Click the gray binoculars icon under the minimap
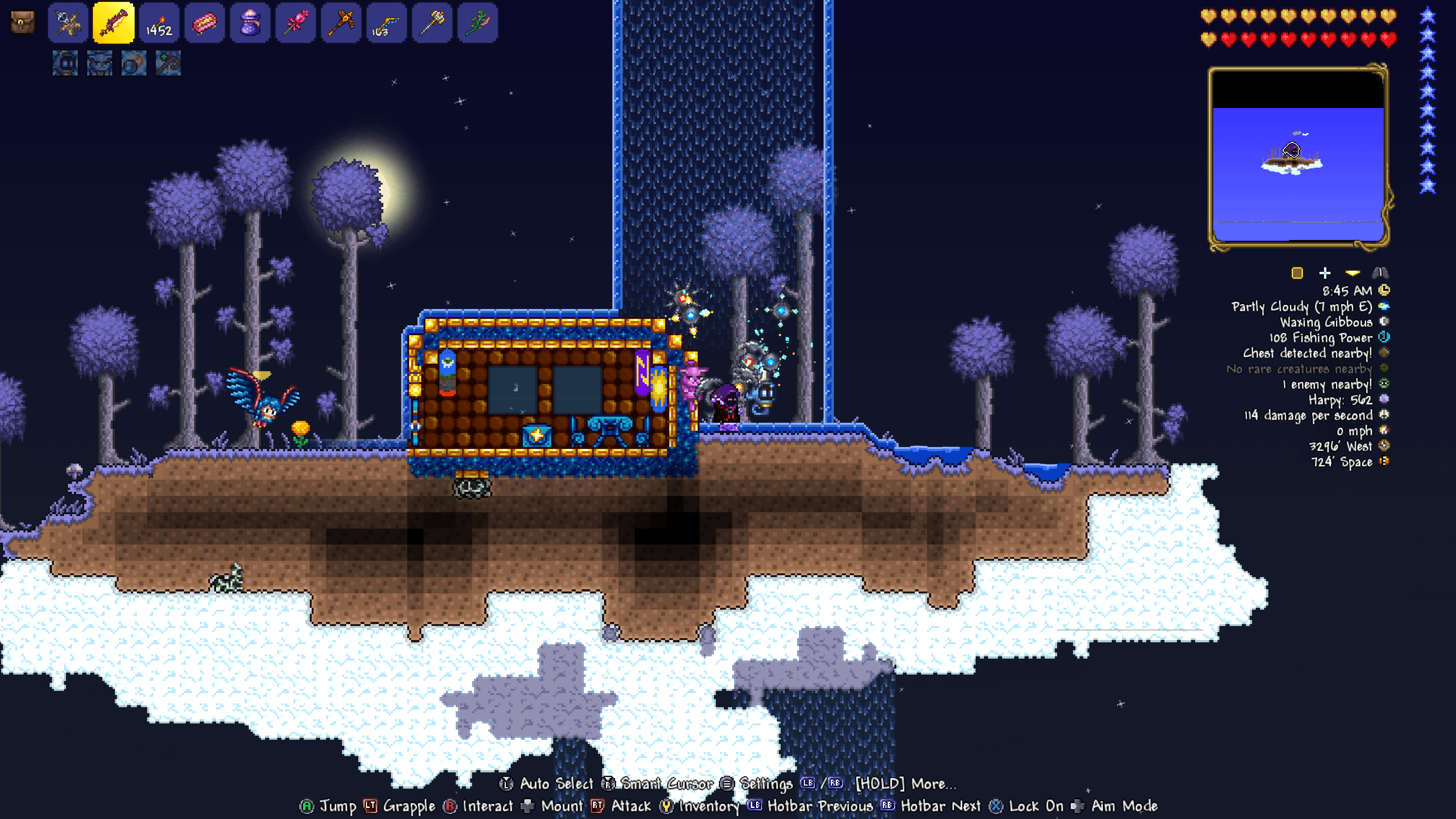The width and height of the screenshot is (1456, 819). point(1380,273)
